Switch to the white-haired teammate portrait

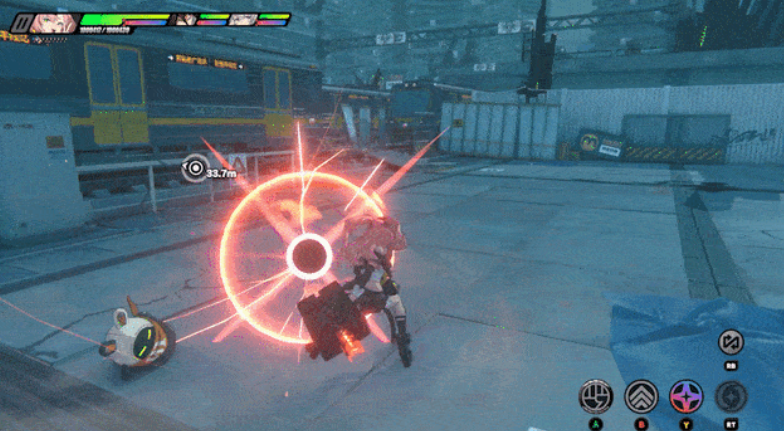point(241,19)
